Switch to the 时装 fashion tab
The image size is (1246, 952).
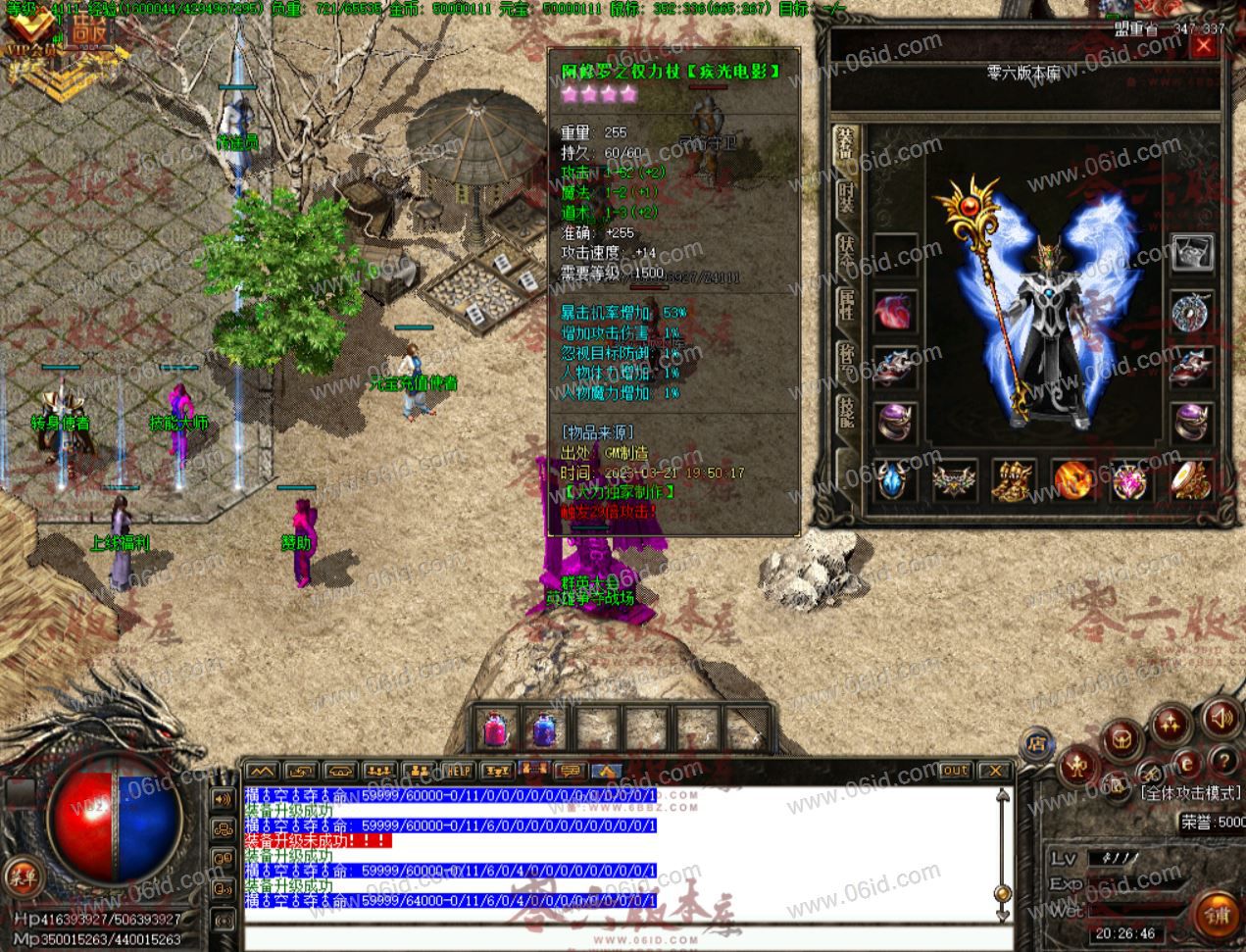[845, 200]
